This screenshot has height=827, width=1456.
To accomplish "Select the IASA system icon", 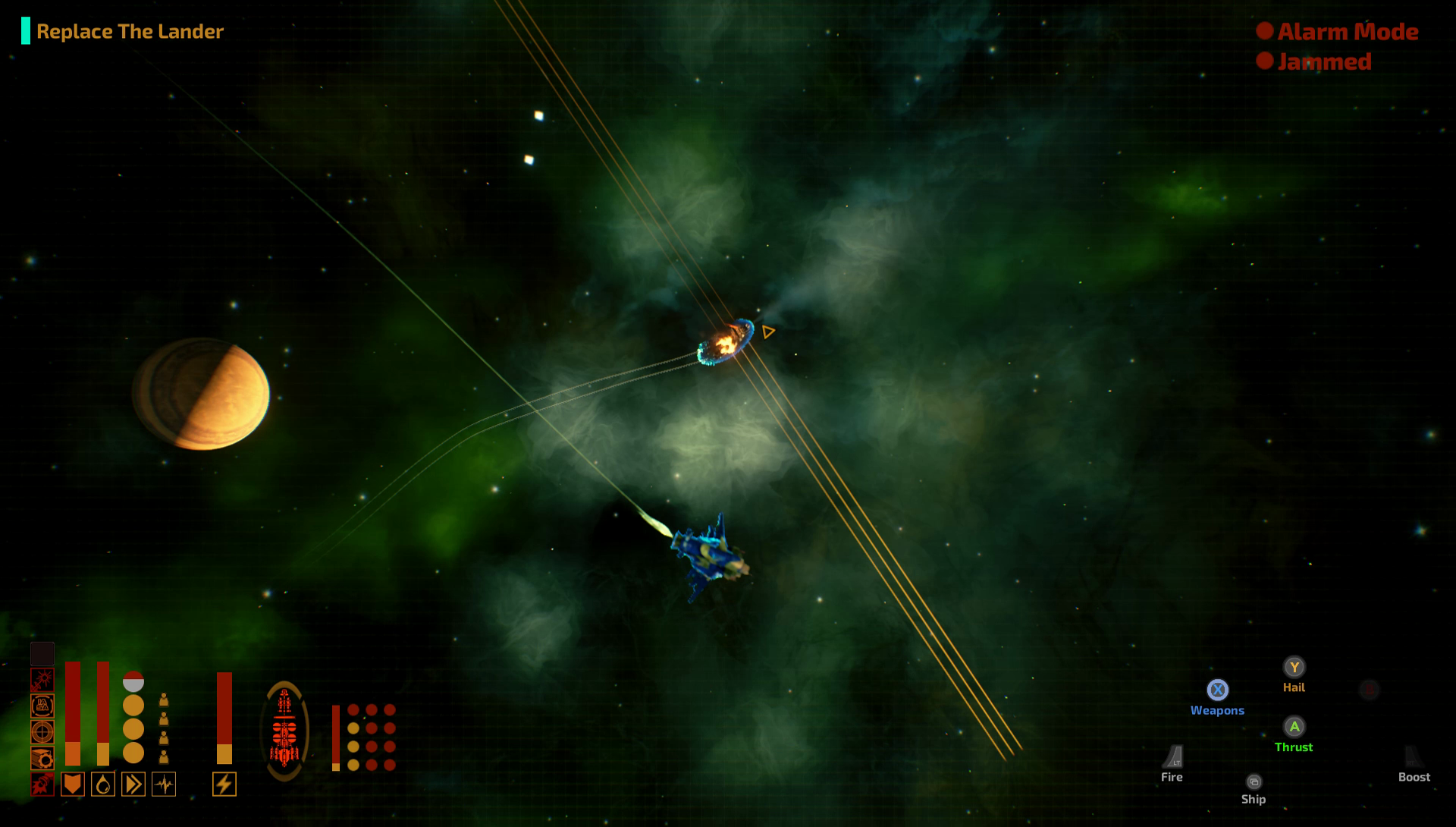I will (x=42, y=706).
